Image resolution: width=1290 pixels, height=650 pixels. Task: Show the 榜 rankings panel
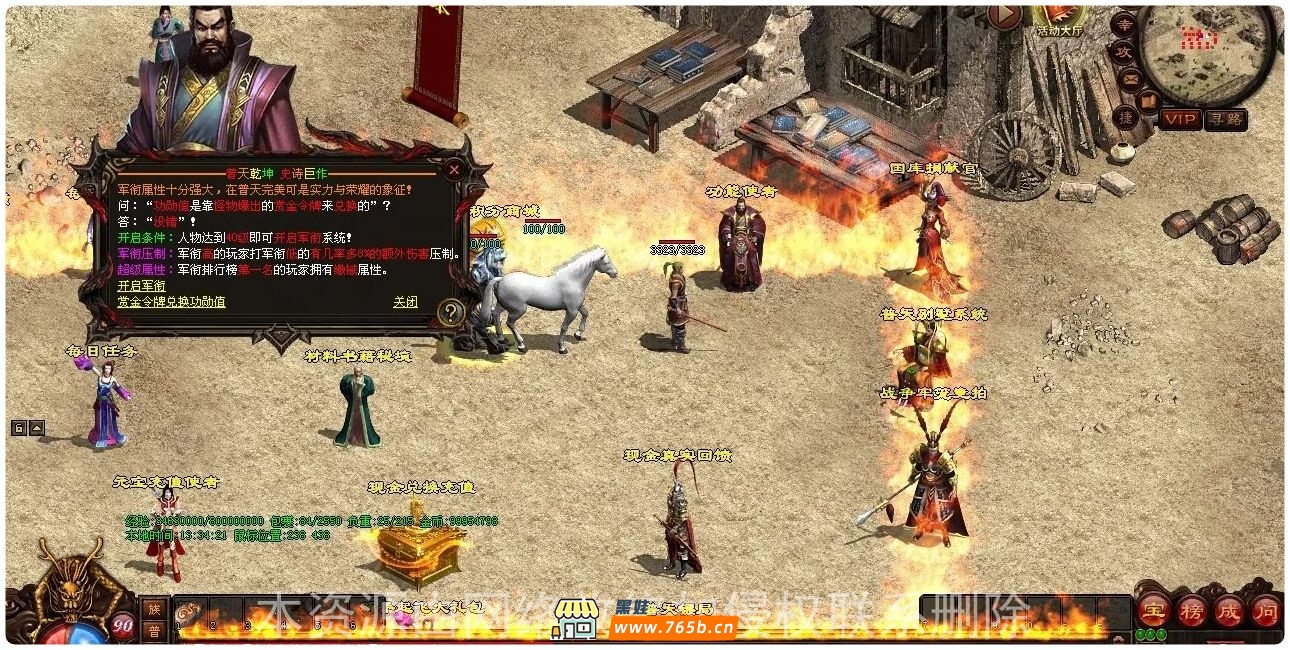[1191, 609]
